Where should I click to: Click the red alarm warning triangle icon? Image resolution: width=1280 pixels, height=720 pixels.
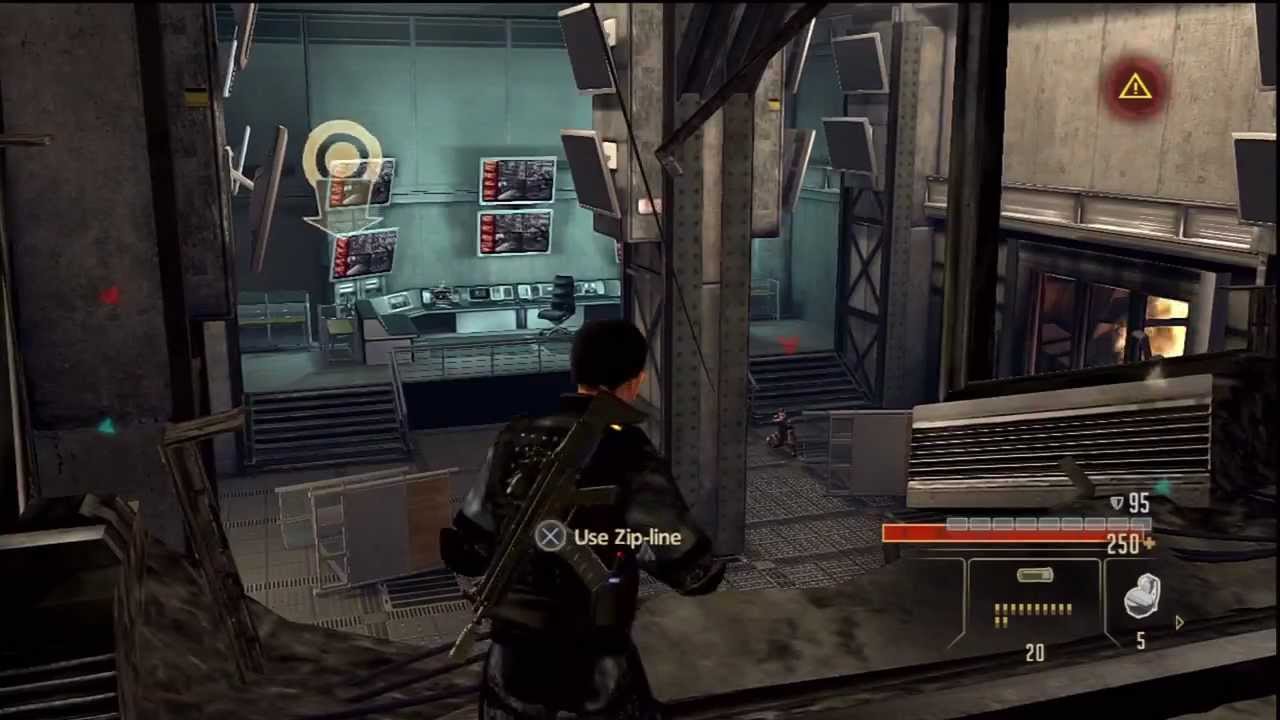click(x=1134, y=88)
